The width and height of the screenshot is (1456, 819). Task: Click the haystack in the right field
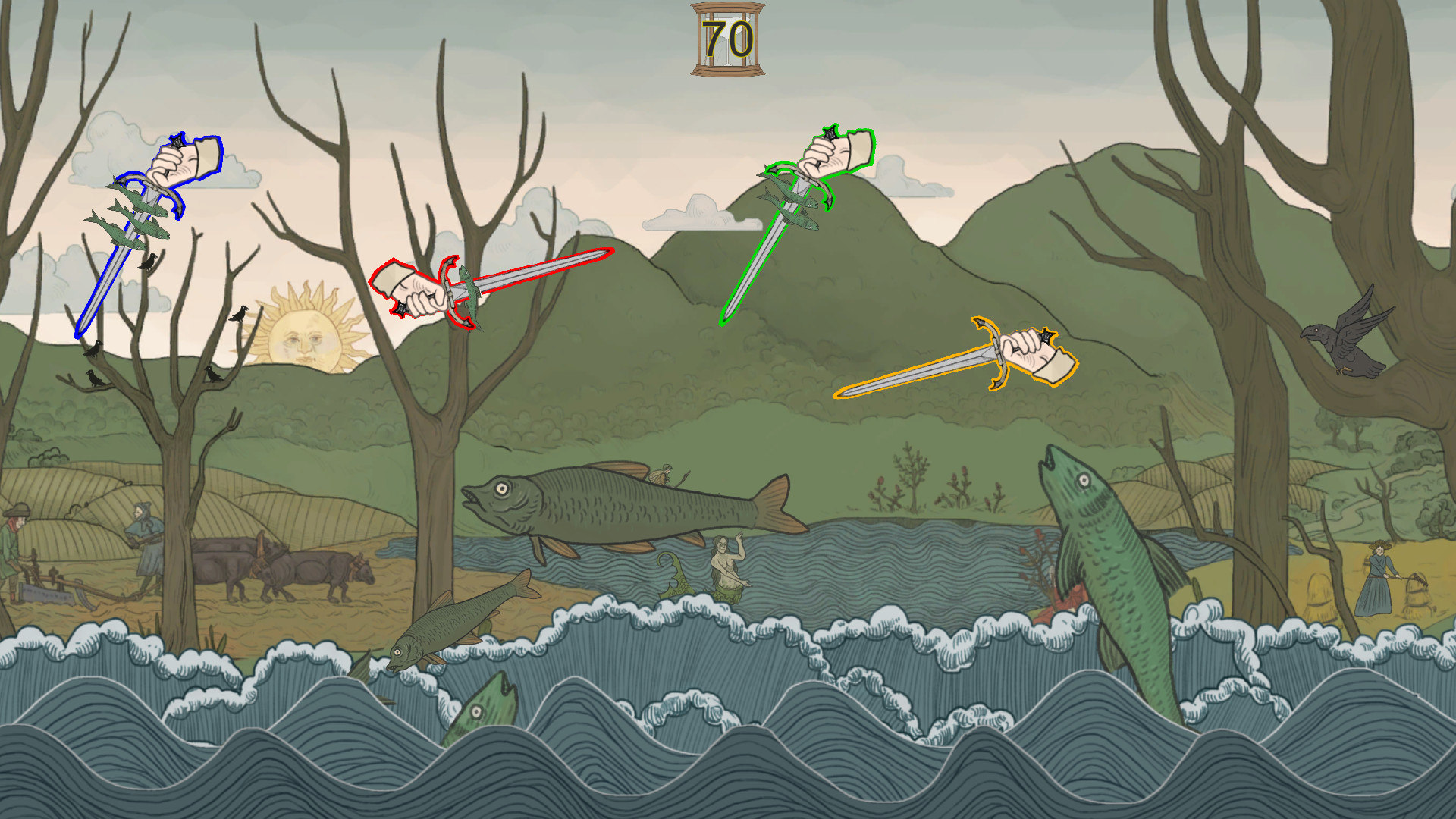pos(1319,594)
